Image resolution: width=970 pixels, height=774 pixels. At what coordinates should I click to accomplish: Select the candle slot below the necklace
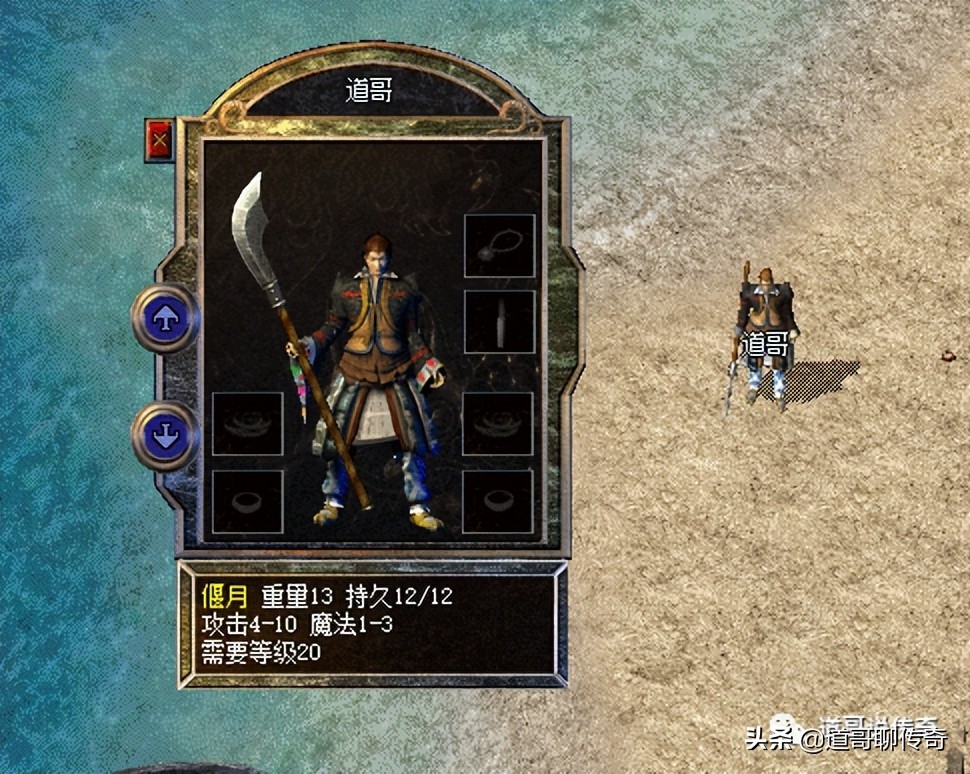click(499, 322)
